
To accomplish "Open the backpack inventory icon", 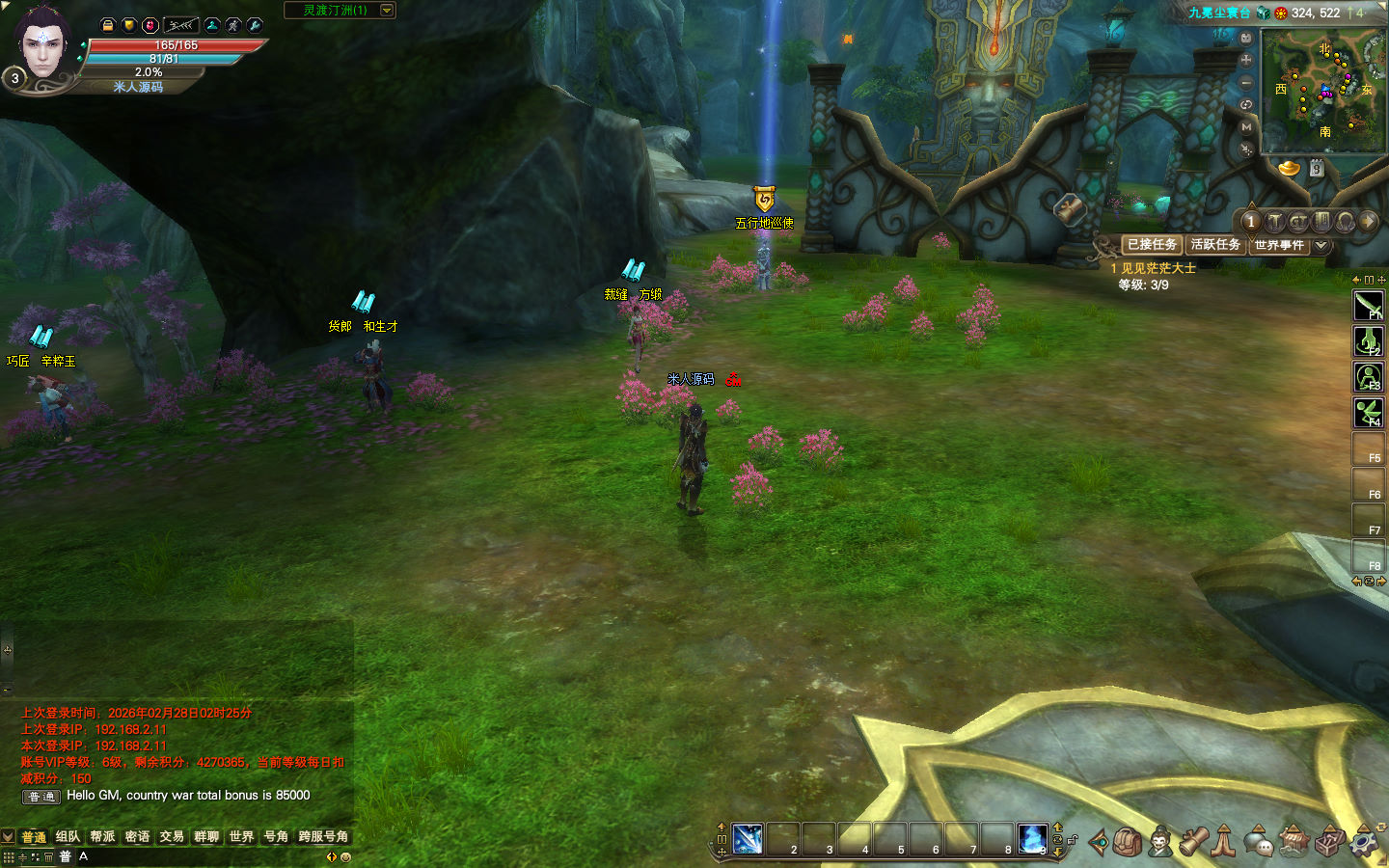I will (x=1128, y=842).
